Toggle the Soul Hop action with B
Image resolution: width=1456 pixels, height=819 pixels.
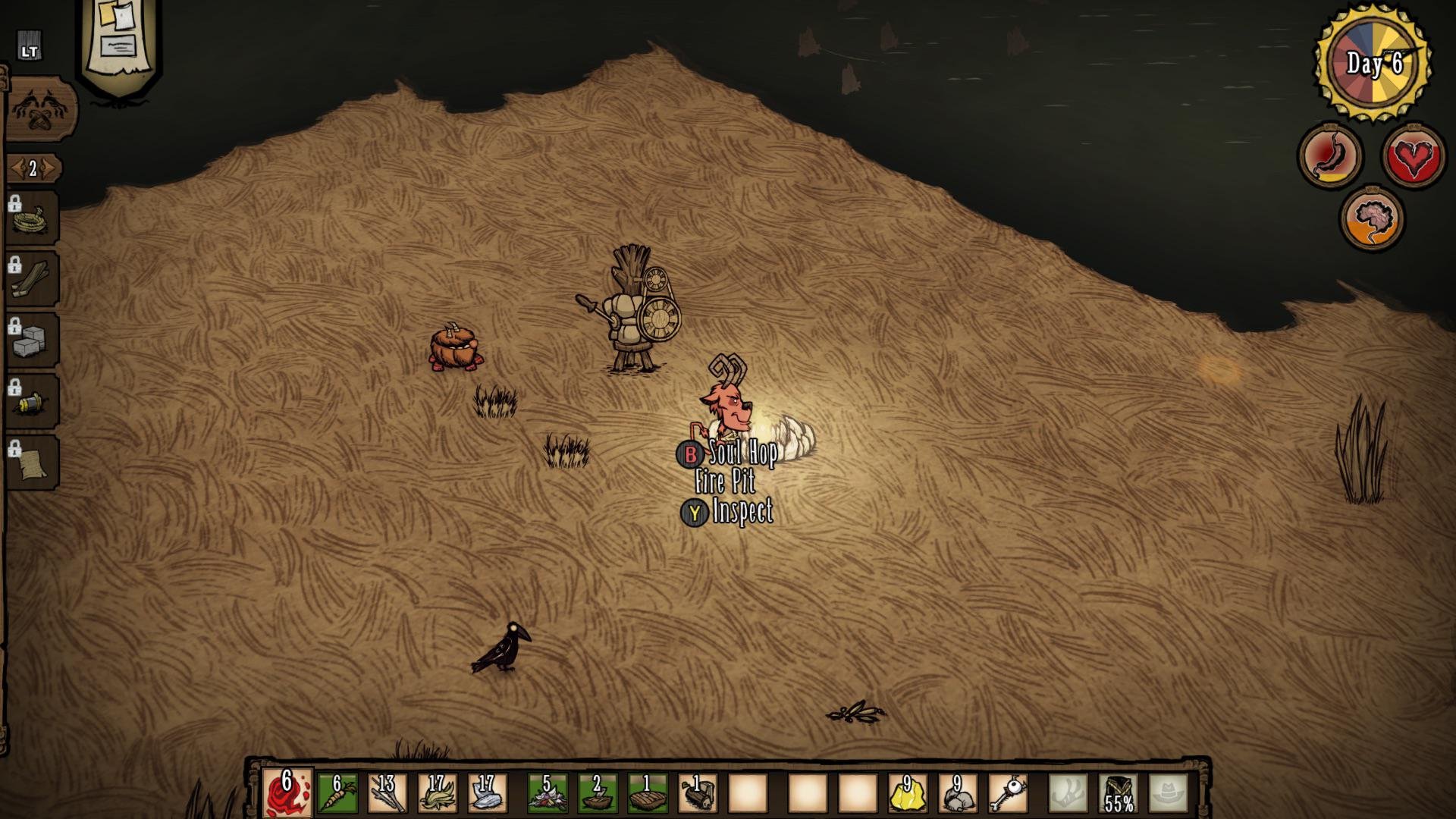point(691,455)
